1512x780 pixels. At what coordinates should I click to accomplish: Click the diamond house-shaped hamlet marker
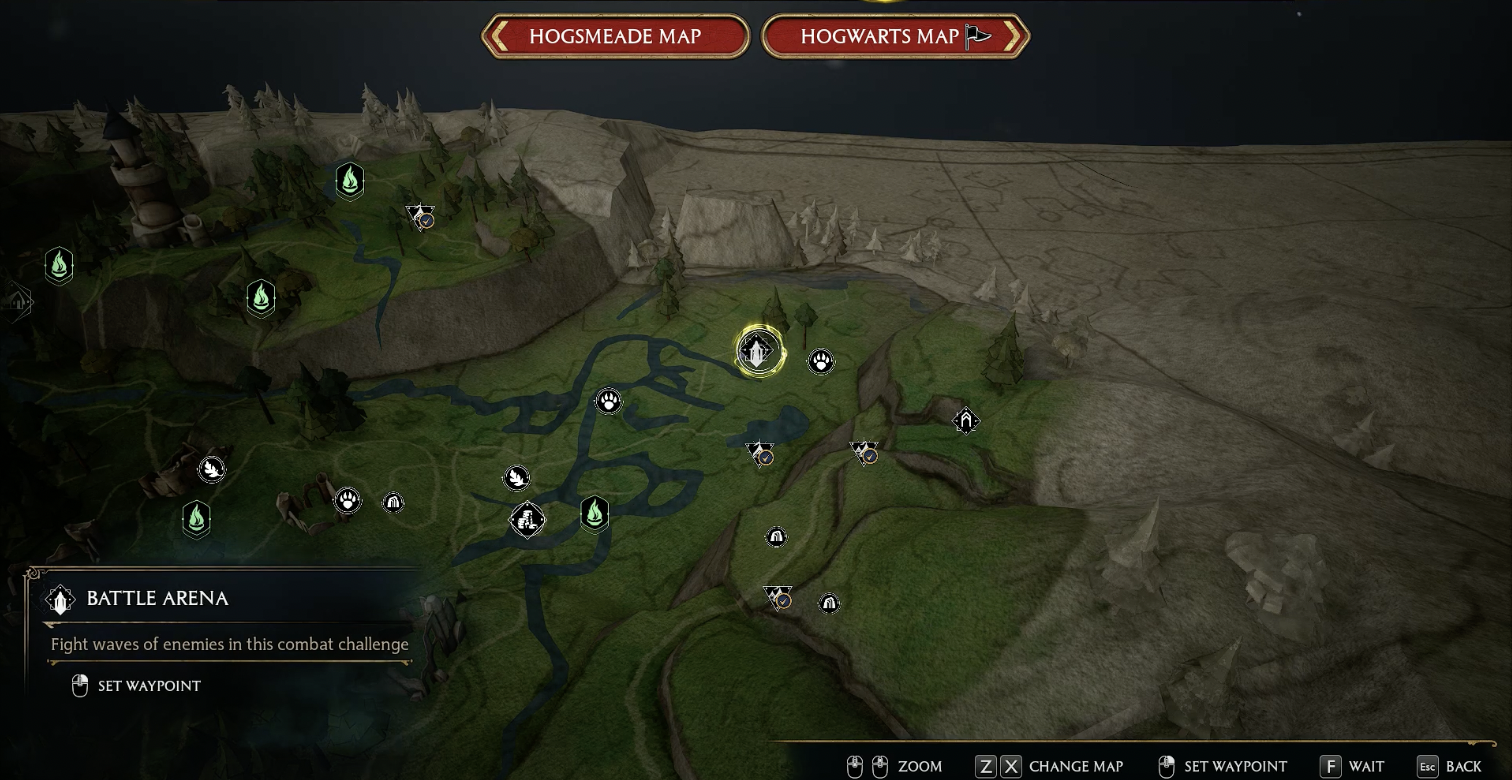[x=965, y=421]
